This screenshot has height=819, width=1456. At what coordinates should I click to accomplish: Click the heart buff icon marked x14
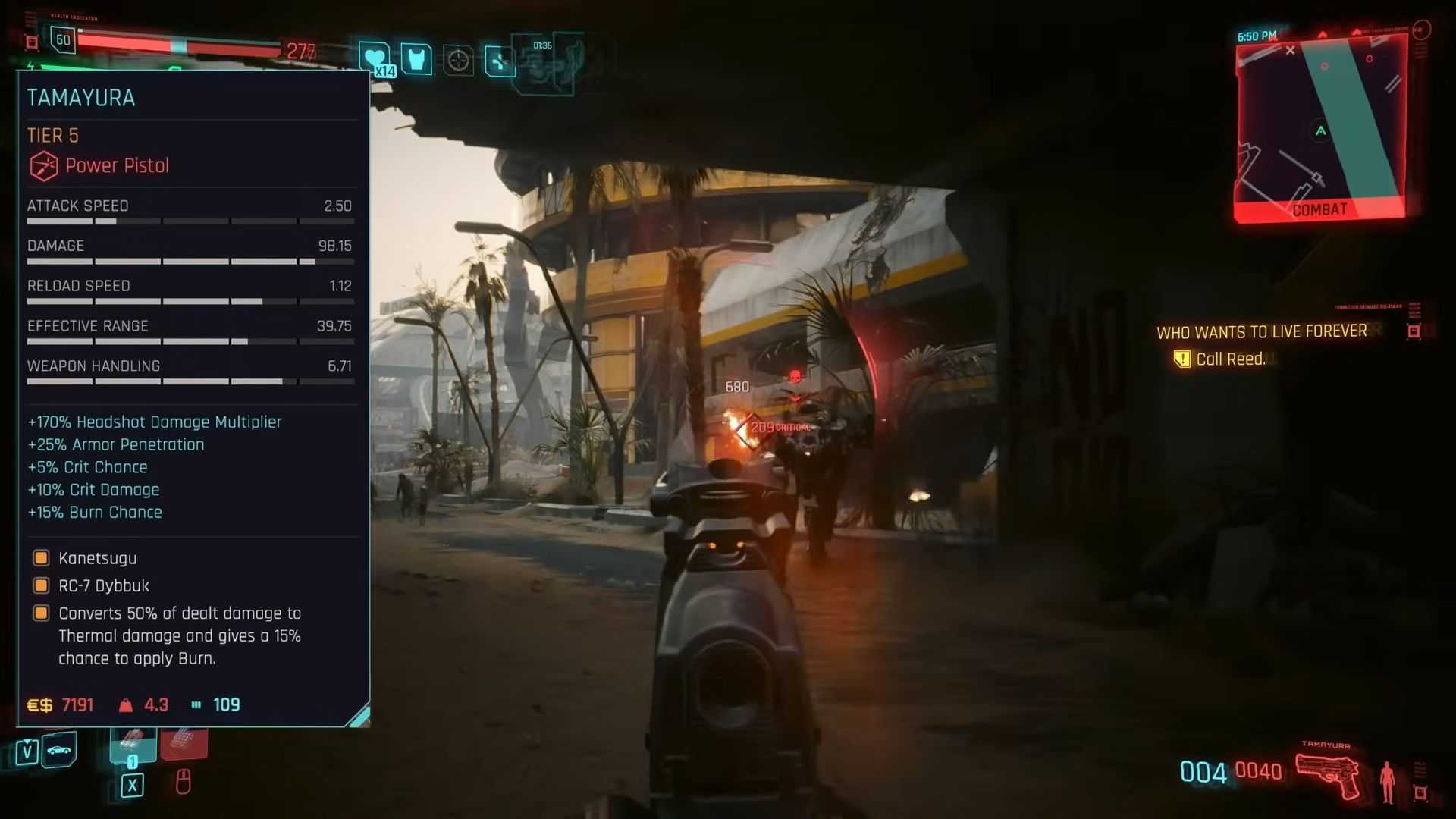tap(374, 58)
